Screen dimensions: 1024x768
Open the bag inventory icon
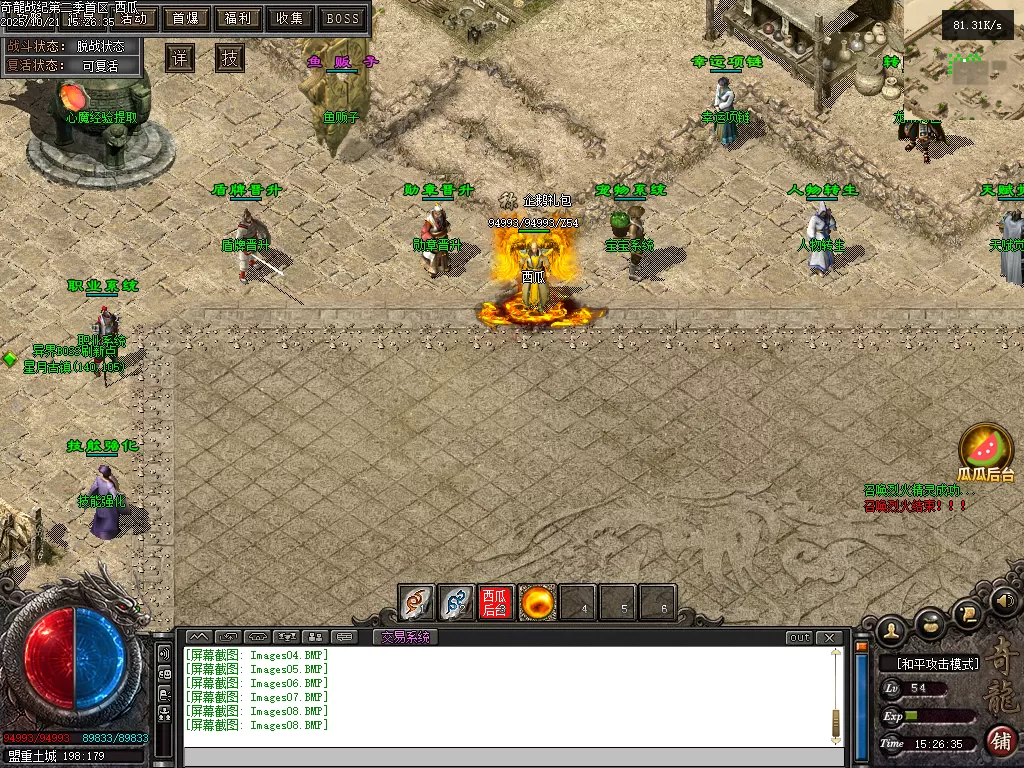pos(930,622)
